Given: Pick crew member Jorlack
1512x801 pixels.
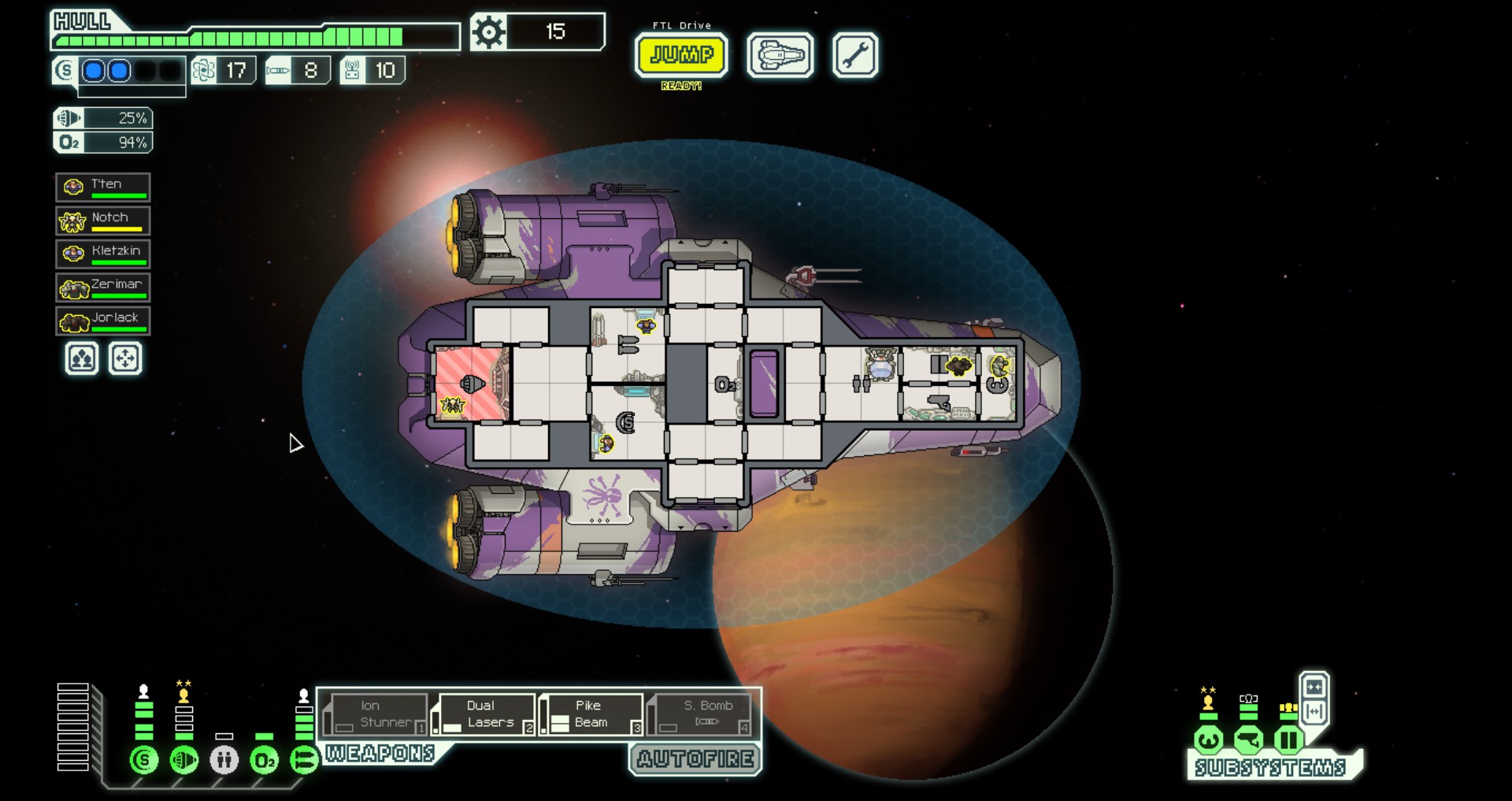Looking at the screenshot, I should [x=103, y=321].
